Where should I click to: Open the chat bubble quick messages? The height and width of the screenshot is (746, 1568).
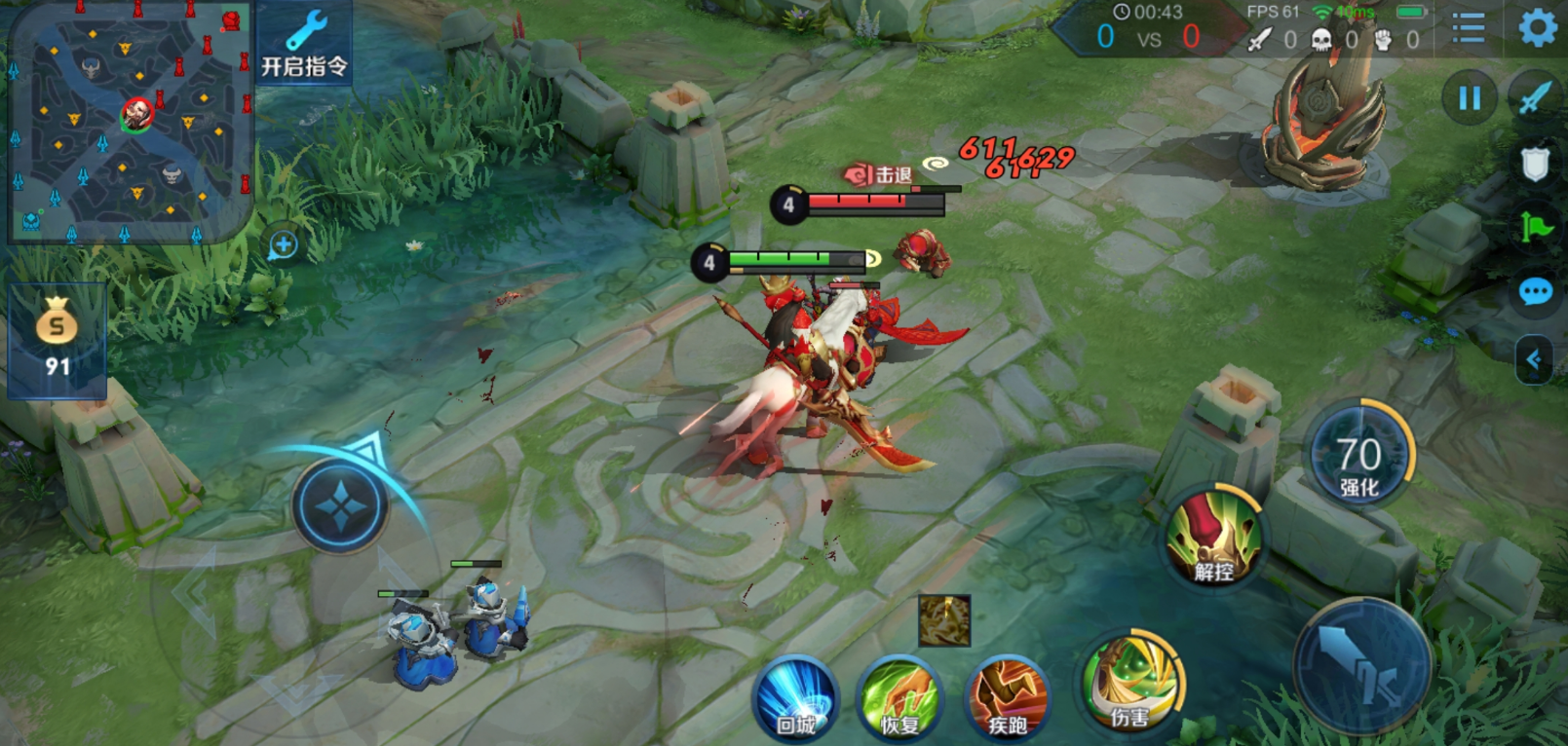tap(1535, 291)
